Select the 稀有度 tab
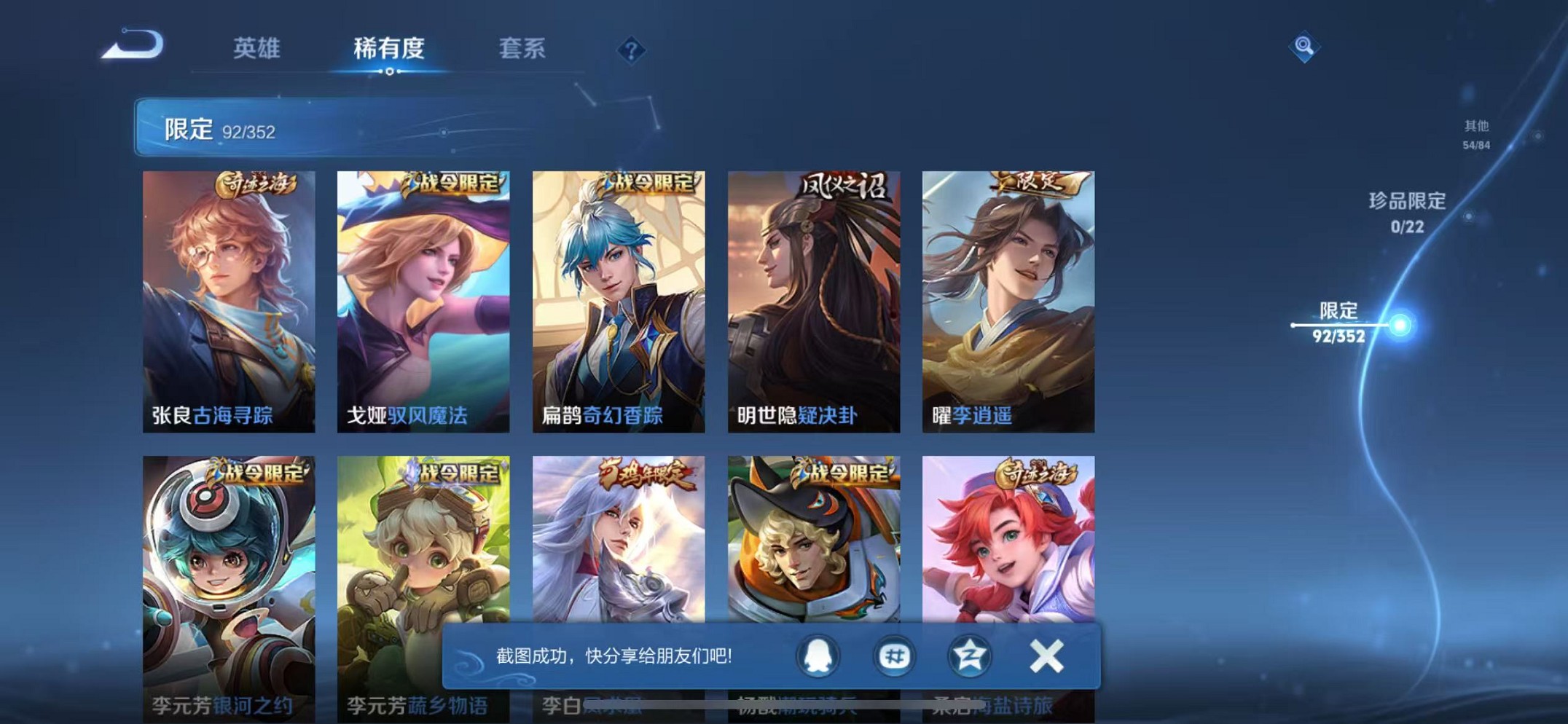1568x724 pixels. (390, 47)
